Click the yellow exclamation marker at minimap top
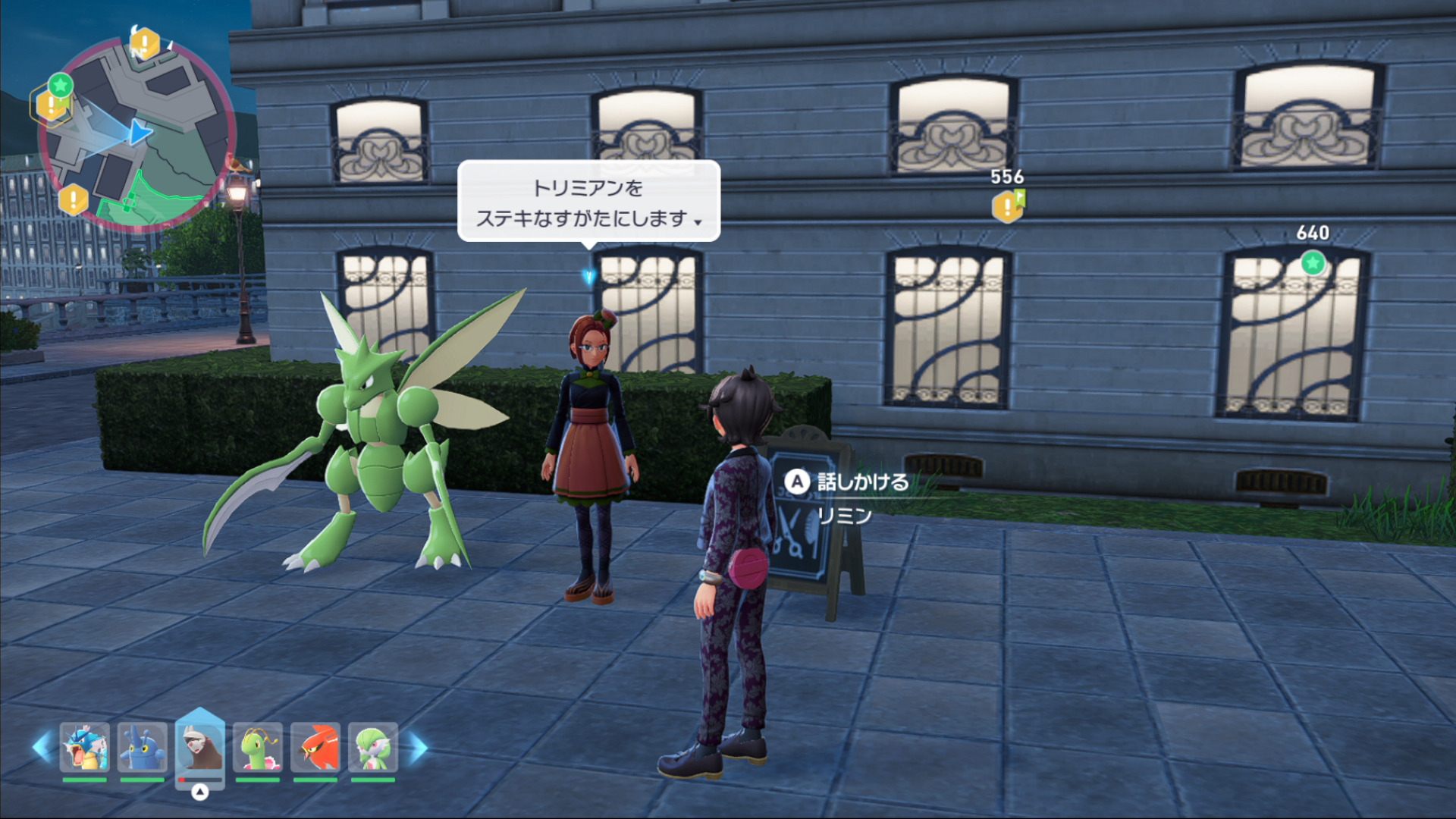 tap(144, 43)
